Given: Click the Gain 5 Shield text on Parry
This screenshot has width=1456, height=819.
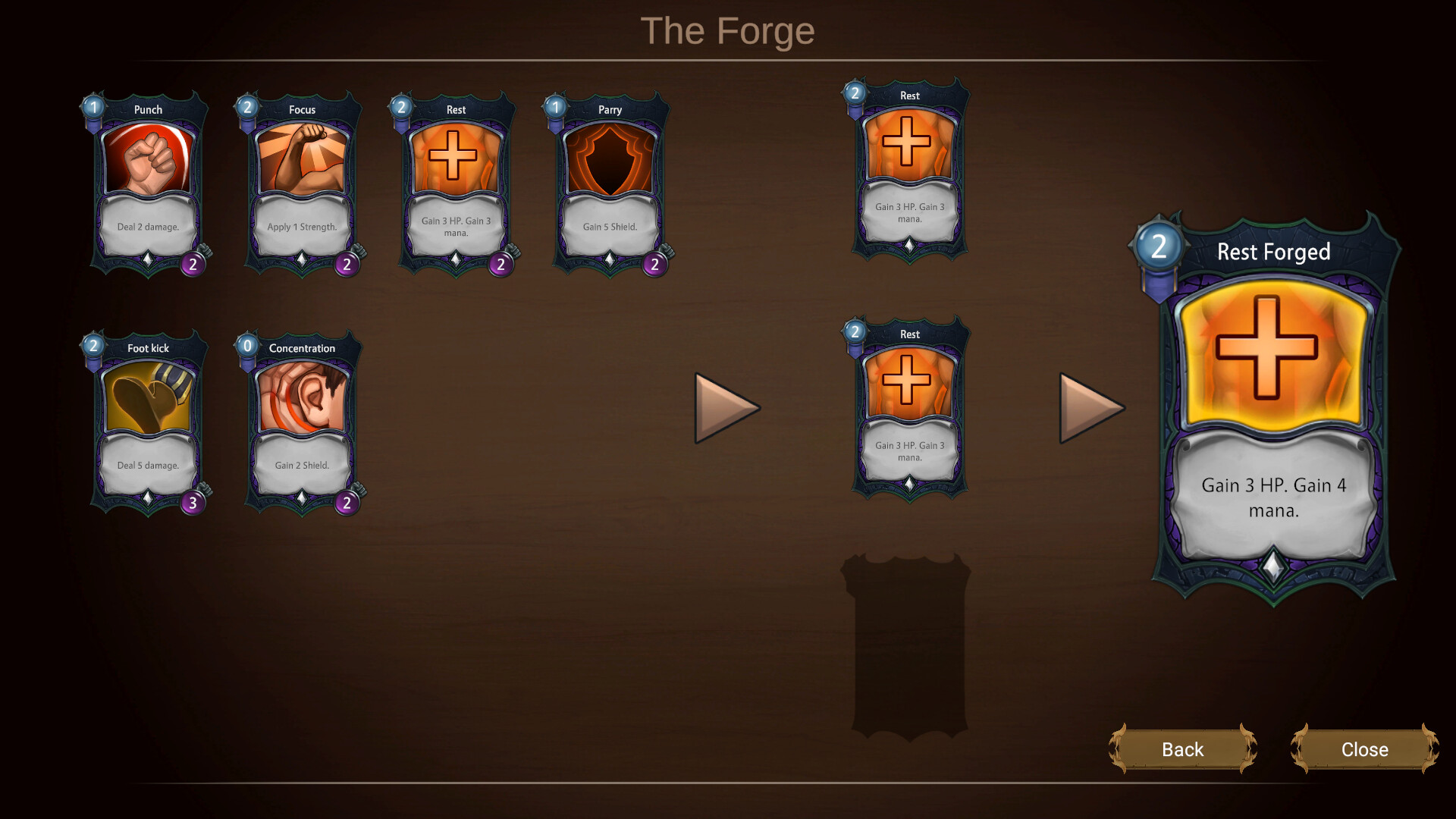Looking at the screenshot, I should click(x=609, y=225).
